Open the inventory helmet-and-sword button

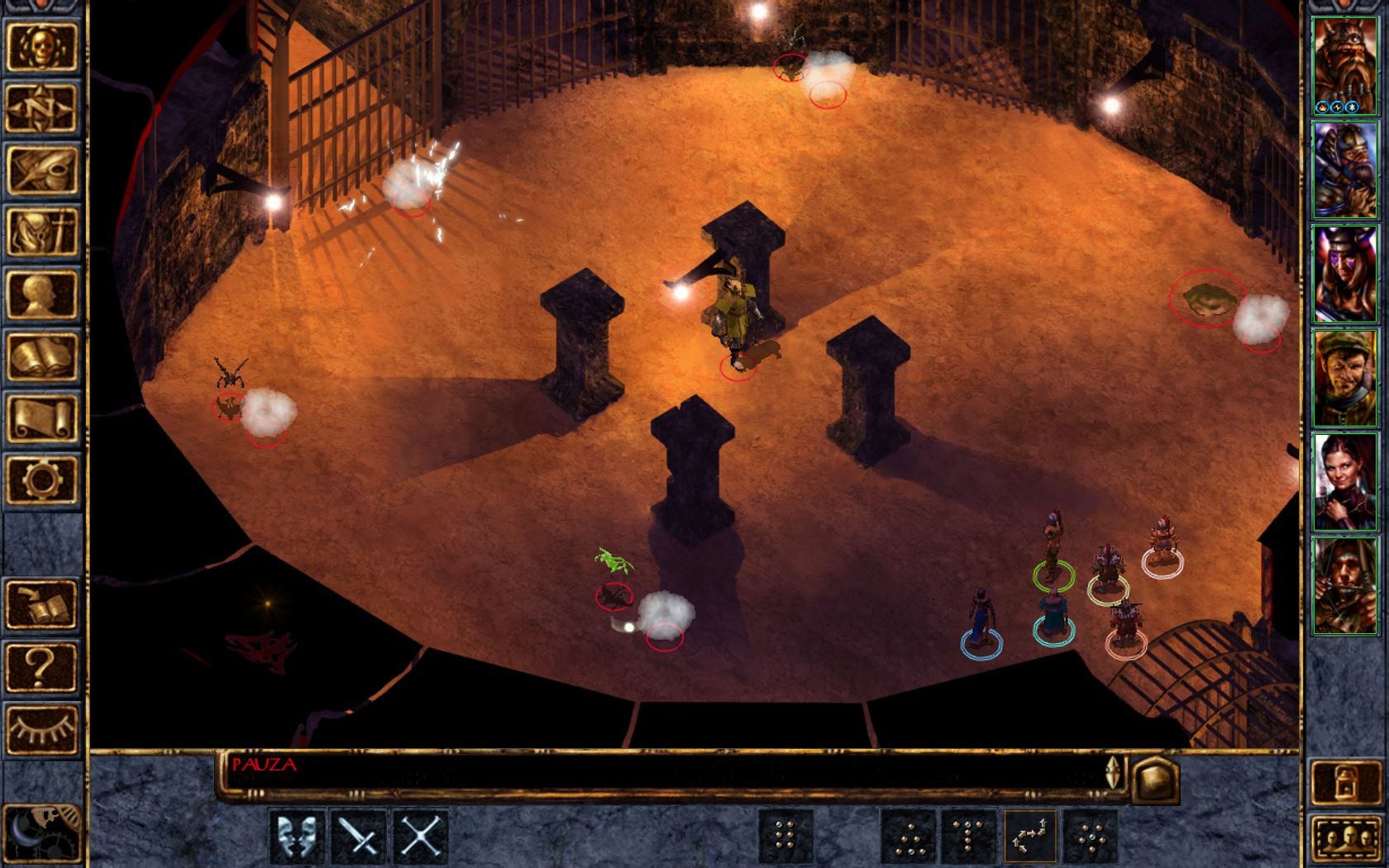coord(41,232)
